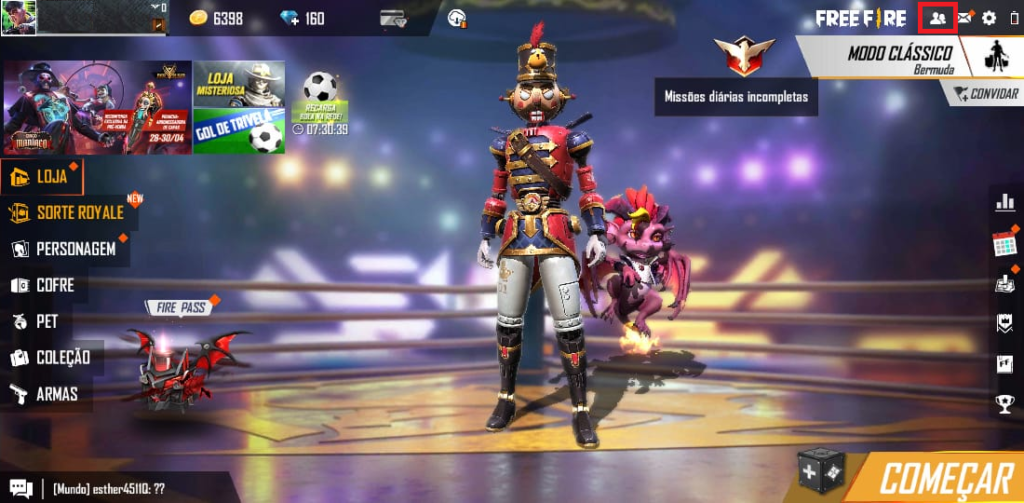Open the friends list icon
The height and width of the screenshot is (503, 1024).
point(937,18)
